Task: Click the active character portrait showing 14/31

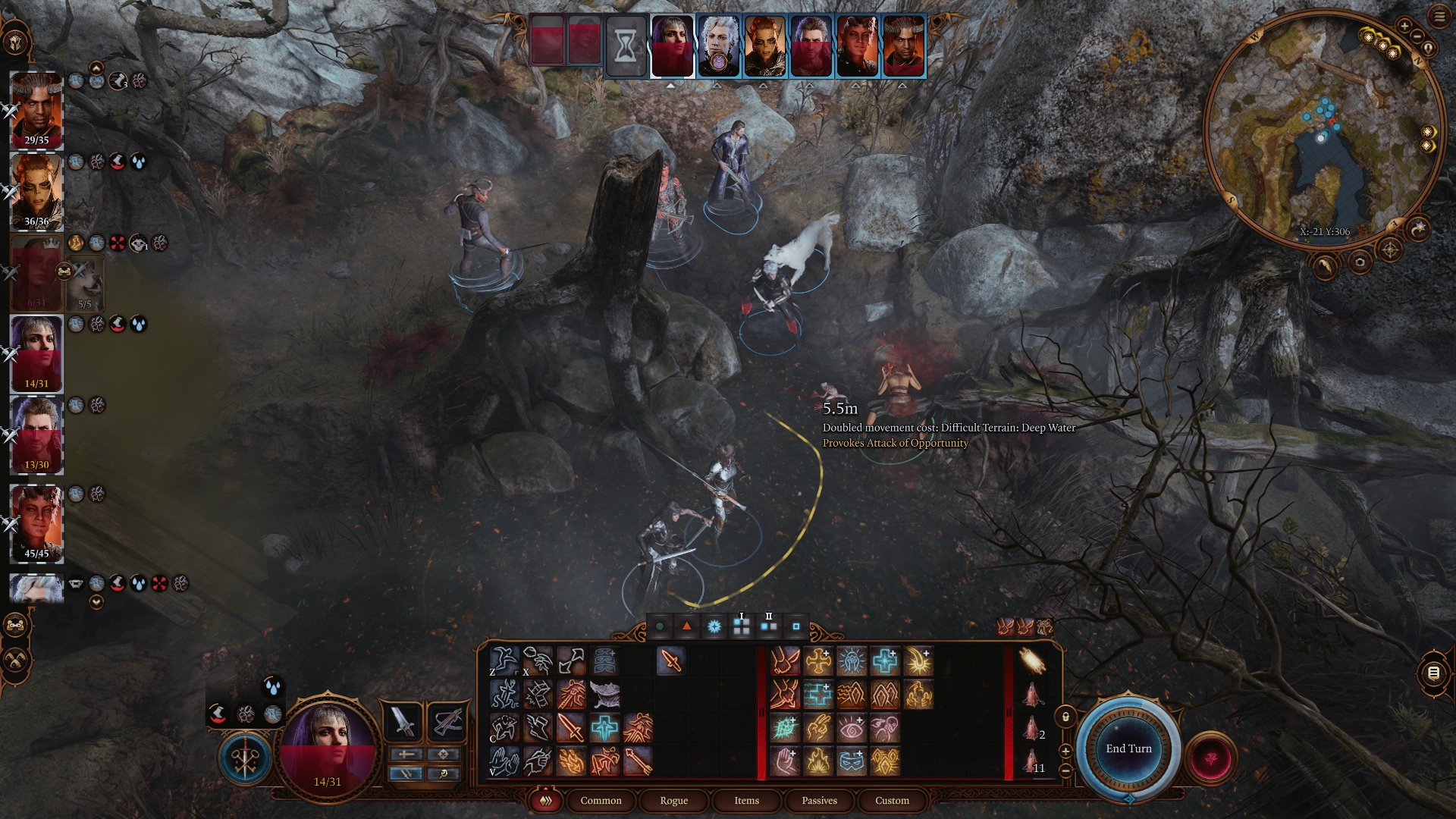Action: [x=328, y=743]
